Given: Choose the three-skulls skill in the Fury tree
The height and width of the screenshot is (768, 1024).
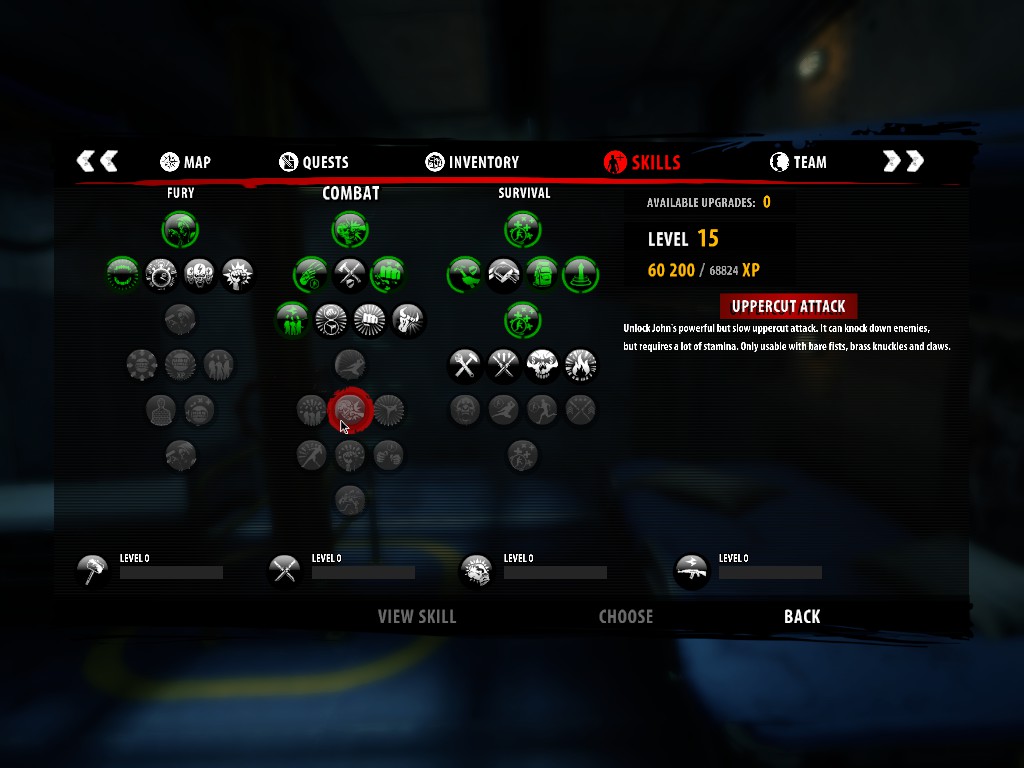Looking at the screenshot, I should pyautogui.click(x=200, y=273).
